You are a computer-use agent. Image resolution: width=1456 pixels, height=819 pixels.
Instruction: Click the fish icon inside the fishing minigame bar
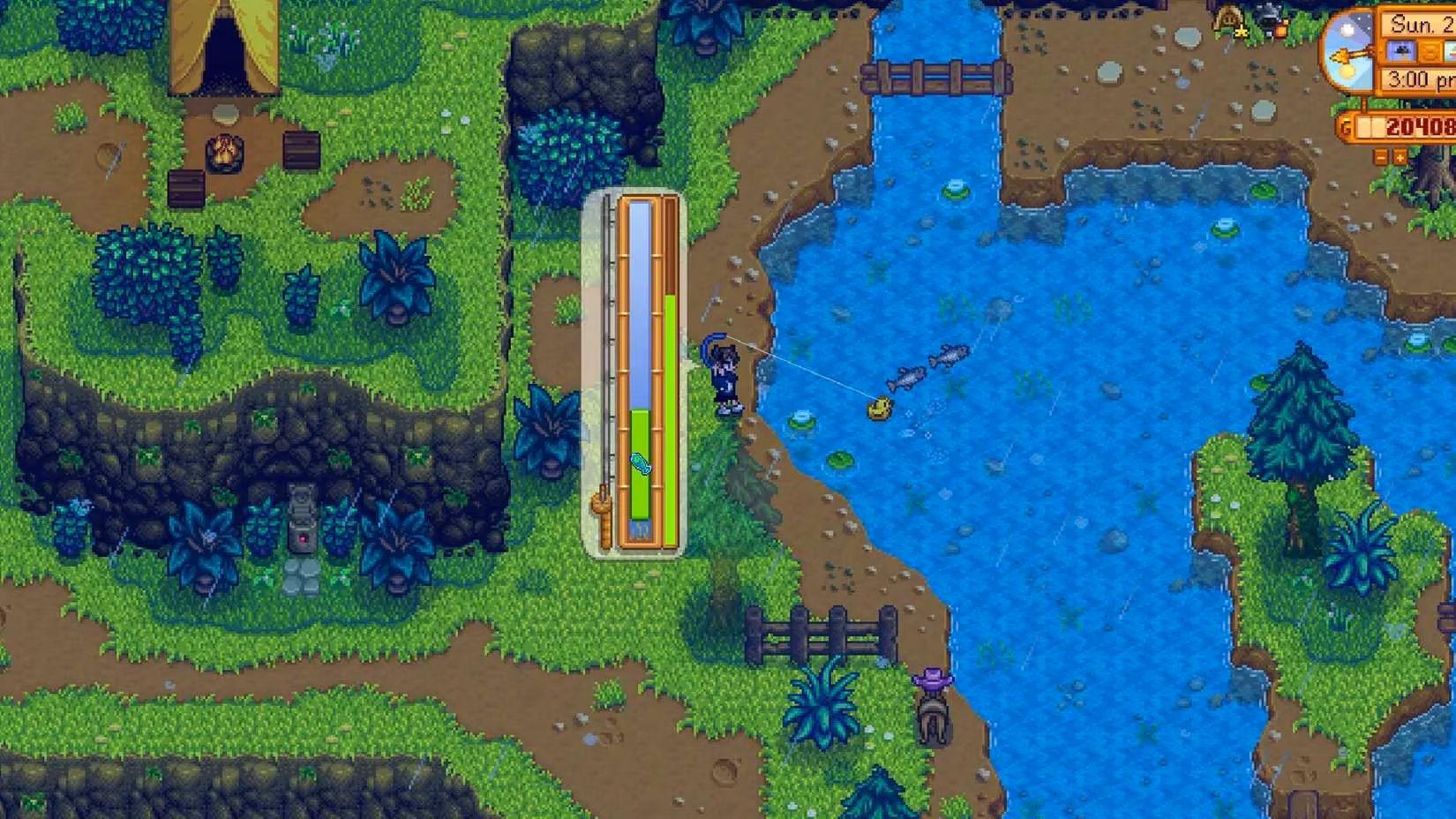tap(642, 462)
